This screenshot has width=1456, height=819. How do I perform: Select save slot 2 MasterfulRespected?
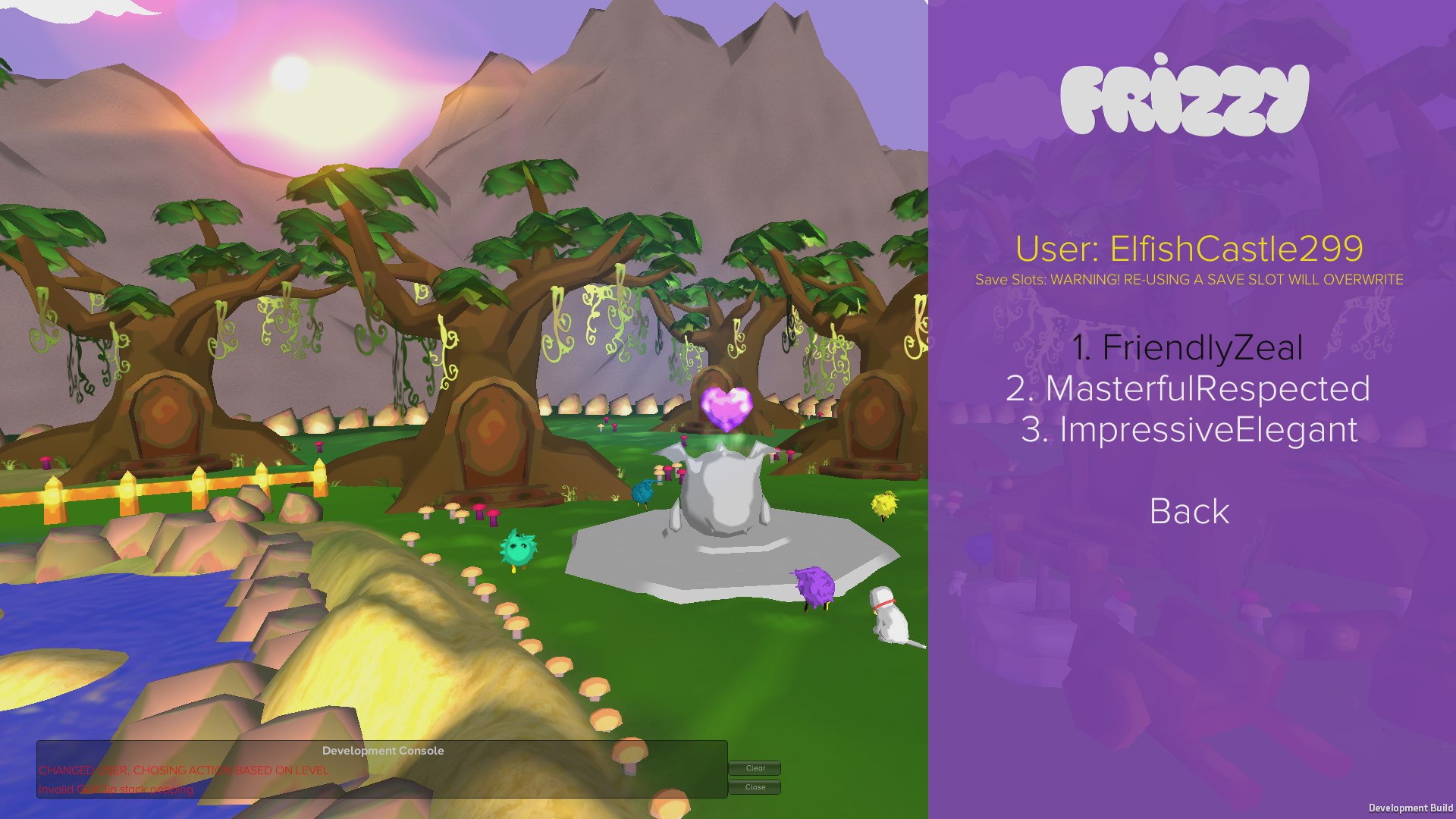coord(1188,391)
